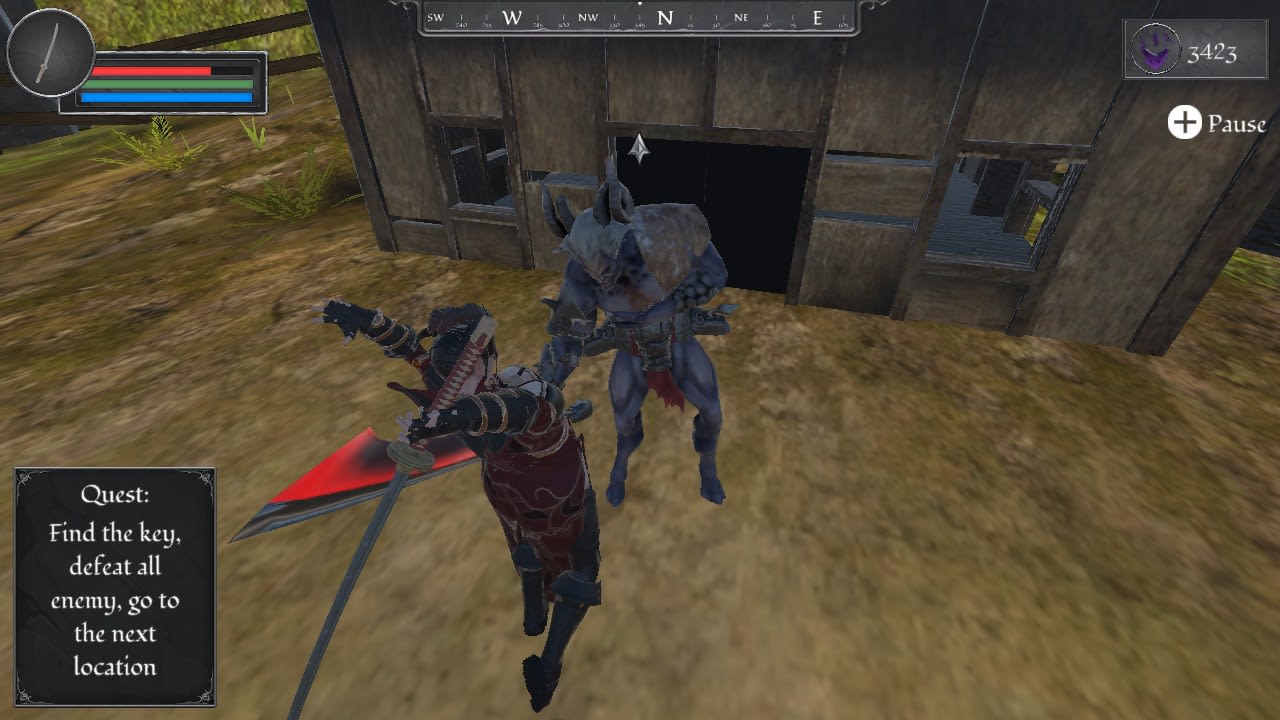
Task: Click the NE marker on the compass
Action: click(x=740, y=17)
